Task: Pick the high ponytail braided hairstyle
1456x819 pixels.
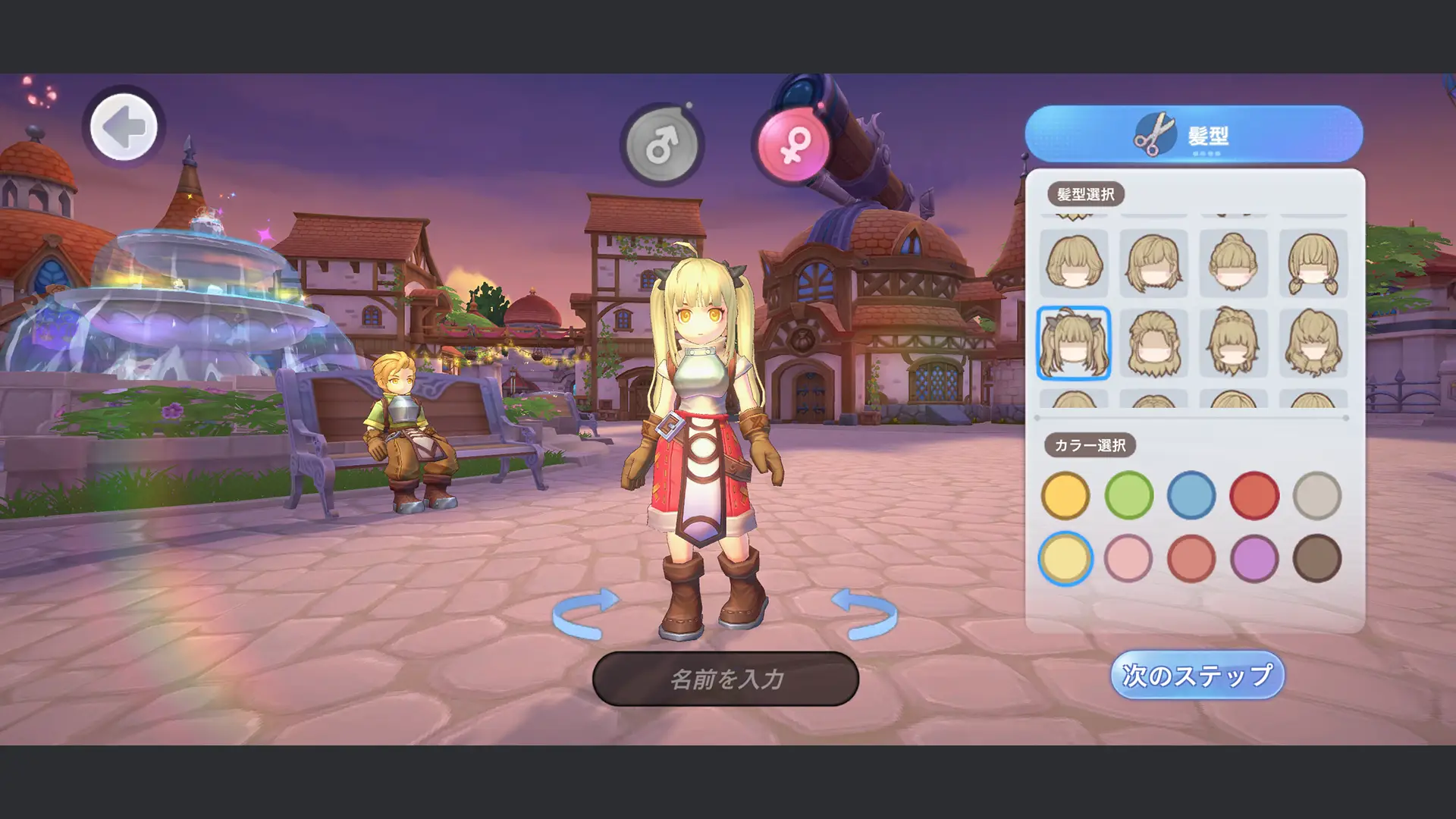Action: (x=1233, y=344)
